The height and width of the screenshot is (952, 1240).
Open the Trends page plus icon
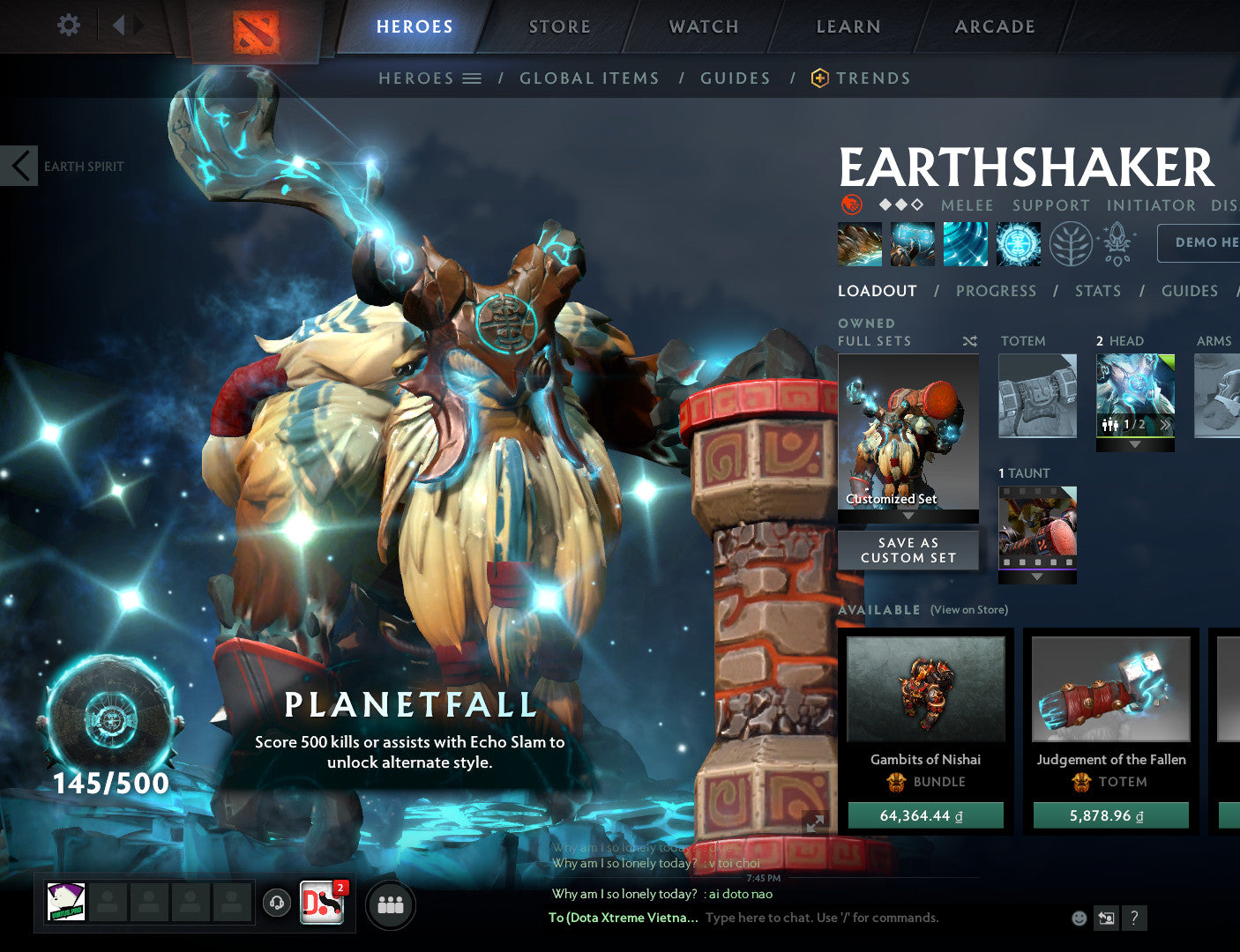point(819,78)
